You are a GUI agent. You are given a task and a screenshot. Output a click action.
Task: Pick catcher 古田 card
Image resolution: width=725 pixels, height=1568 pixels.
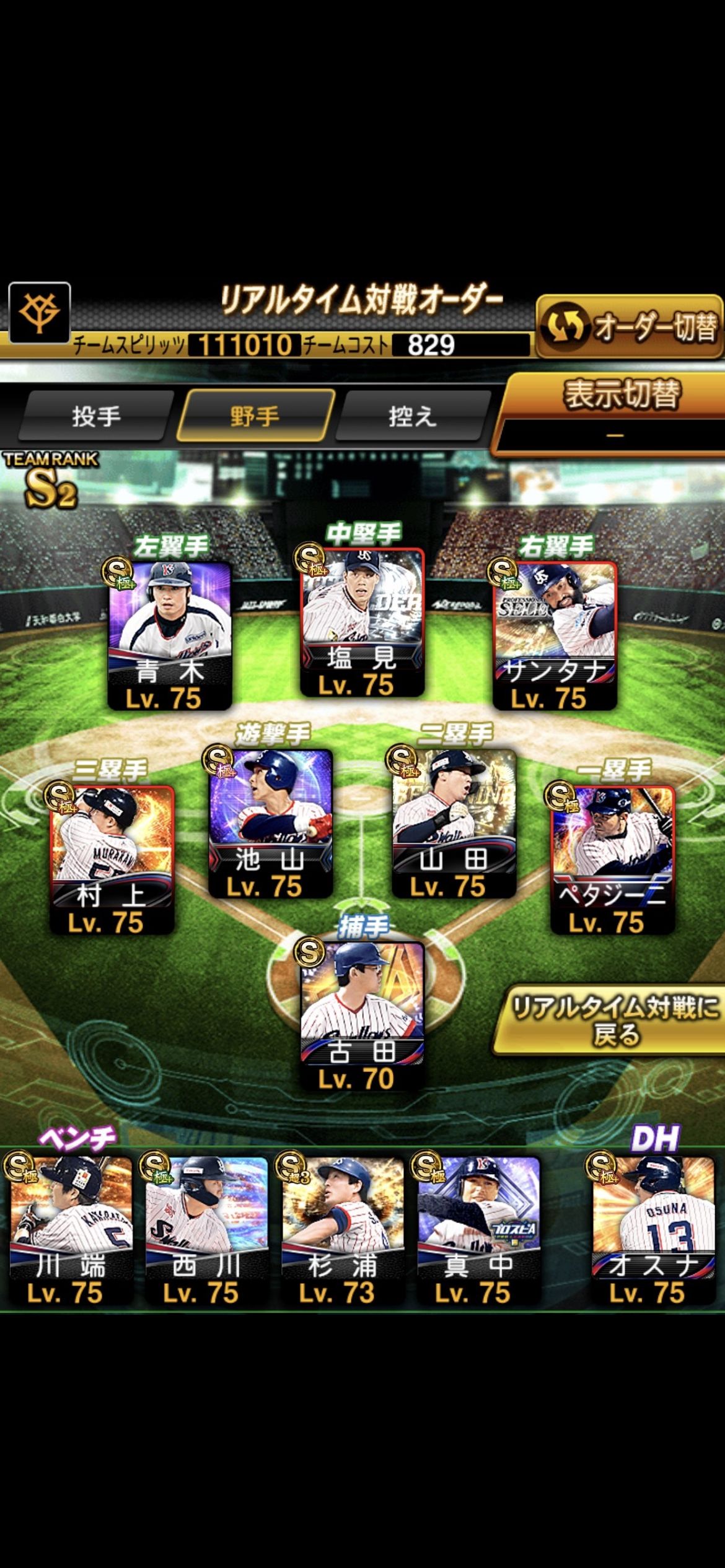tap(362, 1014)
